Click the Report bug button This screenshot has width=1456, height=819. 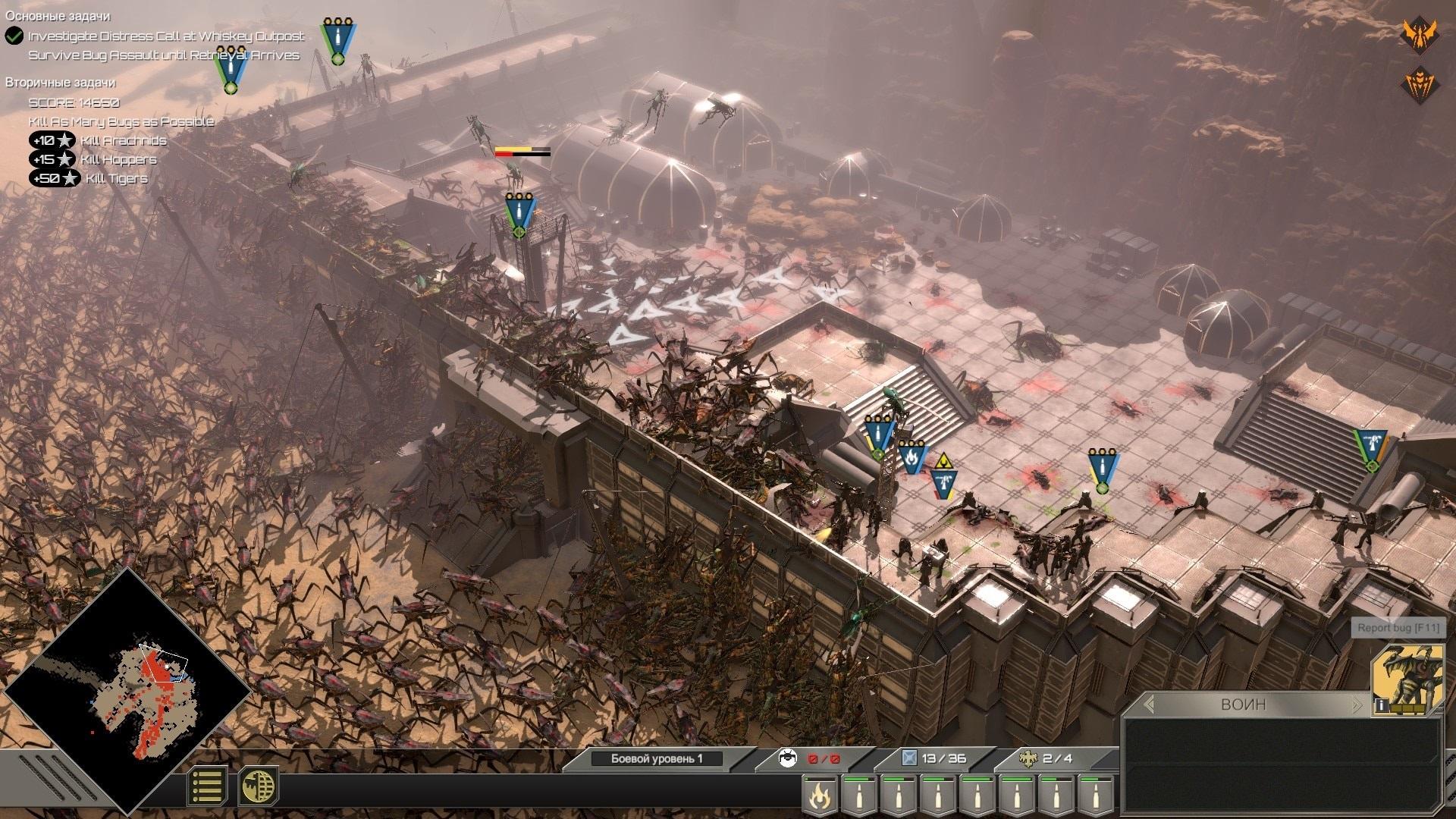click(x=1398, y=628)
